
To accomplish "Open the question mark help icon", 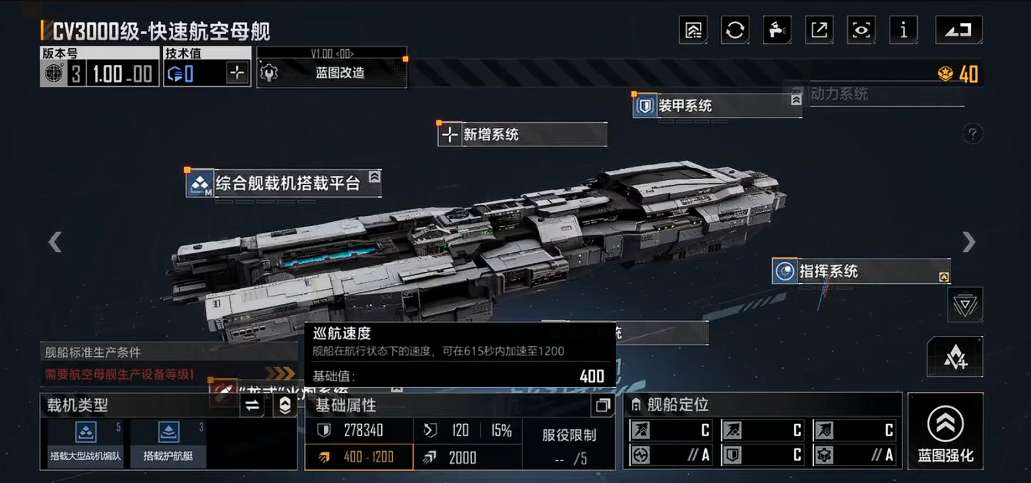I will 972,134.
